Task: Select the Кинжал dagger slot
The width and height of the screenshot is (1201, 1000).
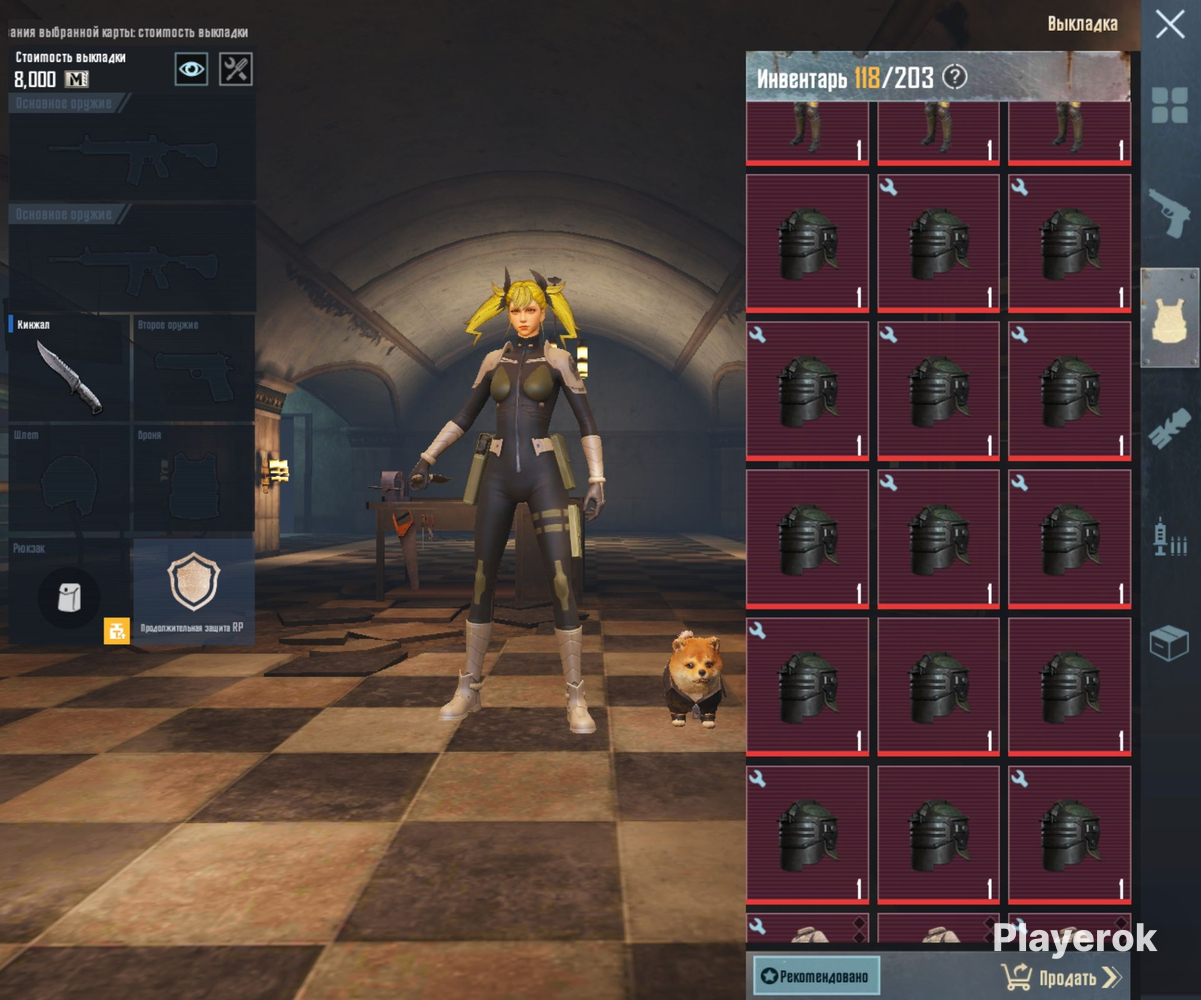Action: point(68,368)
